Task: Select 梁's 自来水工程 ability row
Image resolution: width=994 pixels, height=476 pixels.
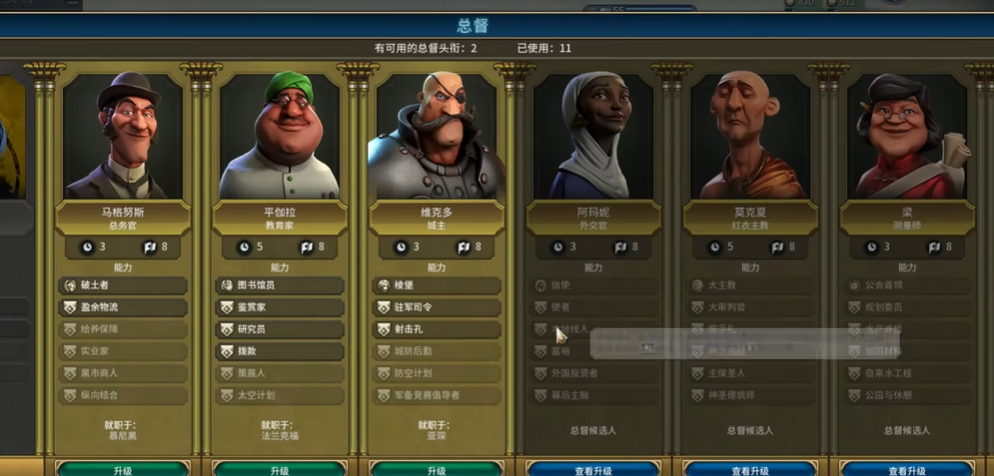Action: pyautogui.click(x=908, y=373)
